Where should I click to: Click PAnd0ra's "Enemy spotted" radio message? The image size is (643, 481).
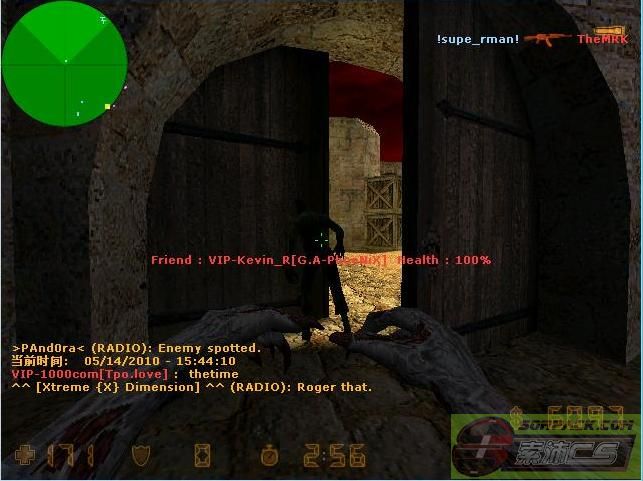click(x=136, y=348)
